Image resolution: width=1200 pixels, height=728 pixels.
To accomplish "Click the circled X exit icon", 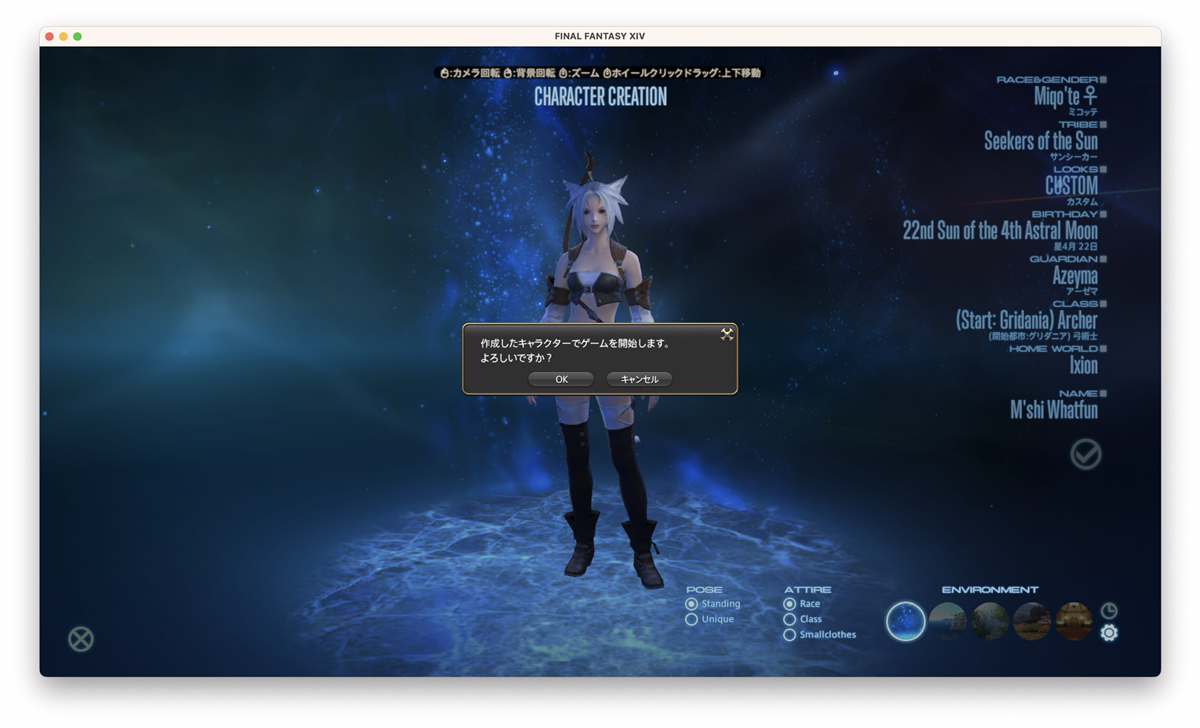I will [x=81, y=638].
